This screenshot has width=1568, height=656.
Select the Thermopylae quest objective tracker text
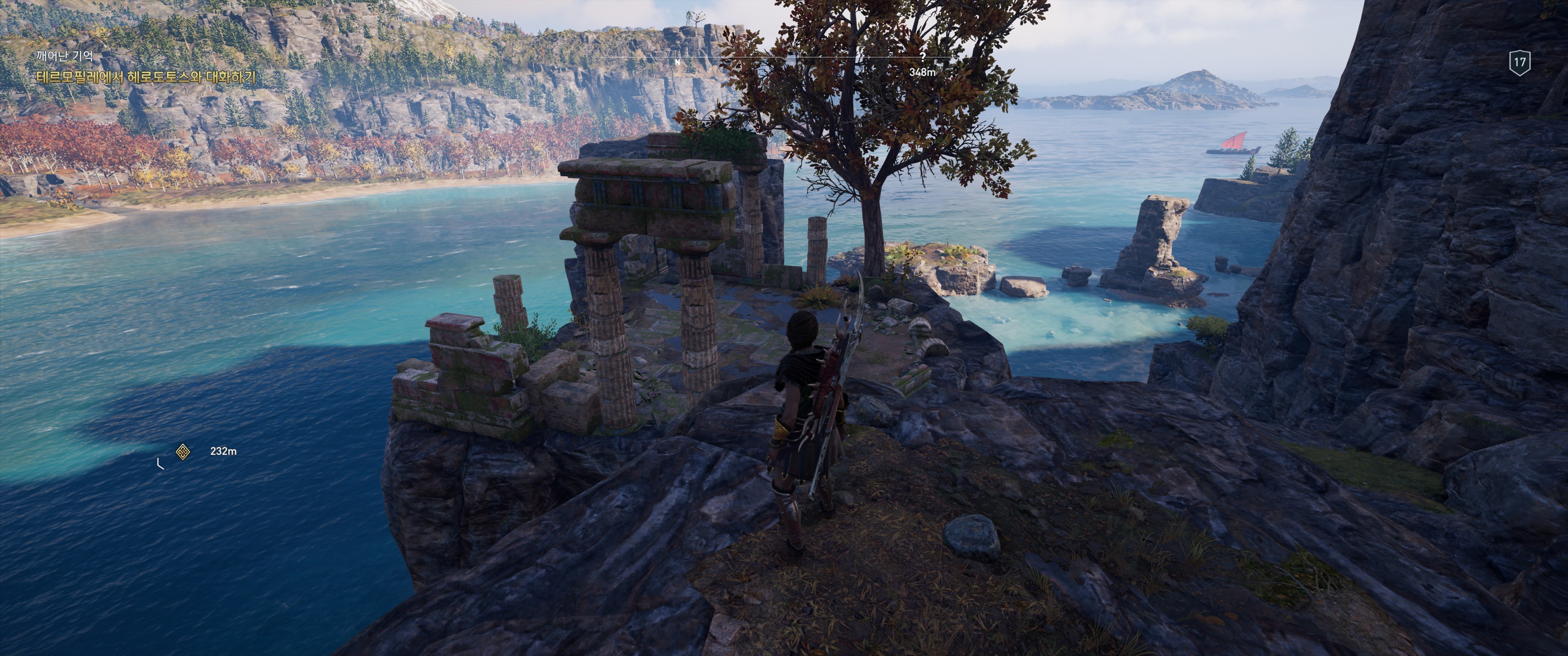point(146,77)
